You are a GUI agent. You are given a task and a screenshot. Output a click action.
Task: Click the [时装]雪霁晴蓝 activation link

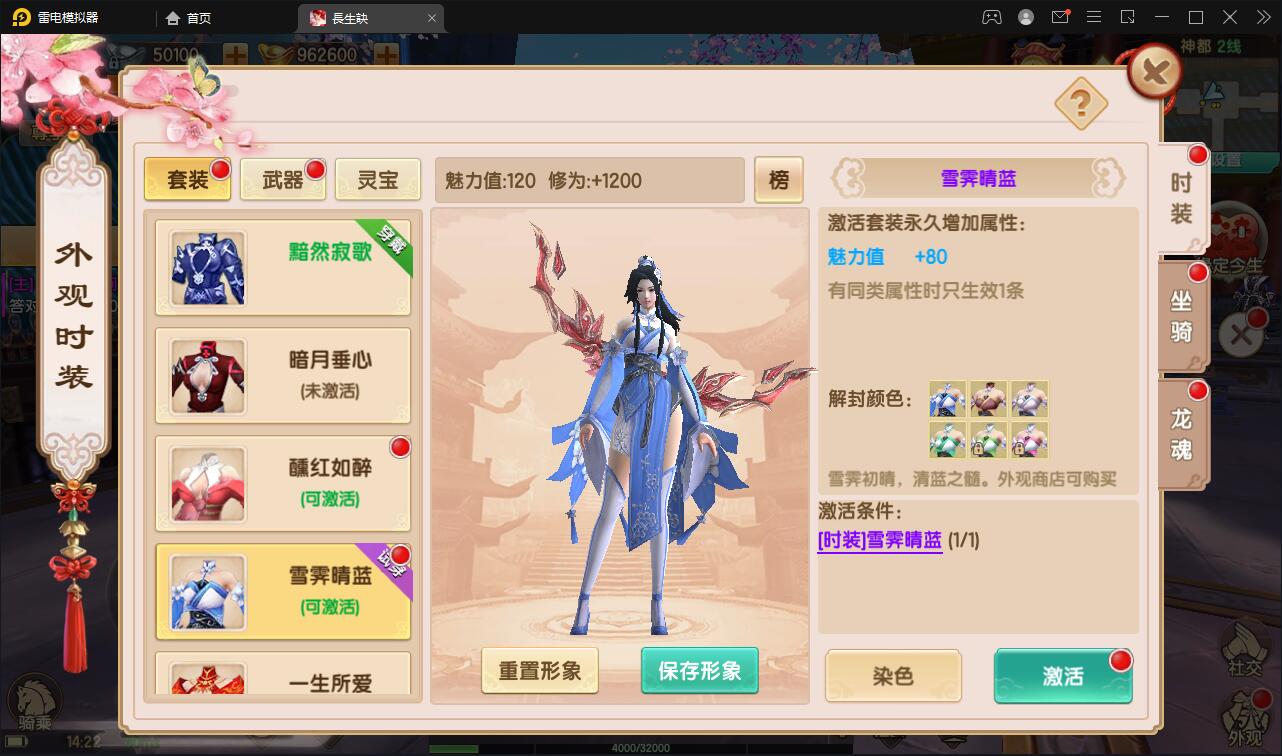pyautogui.click(x=880, y=537)
